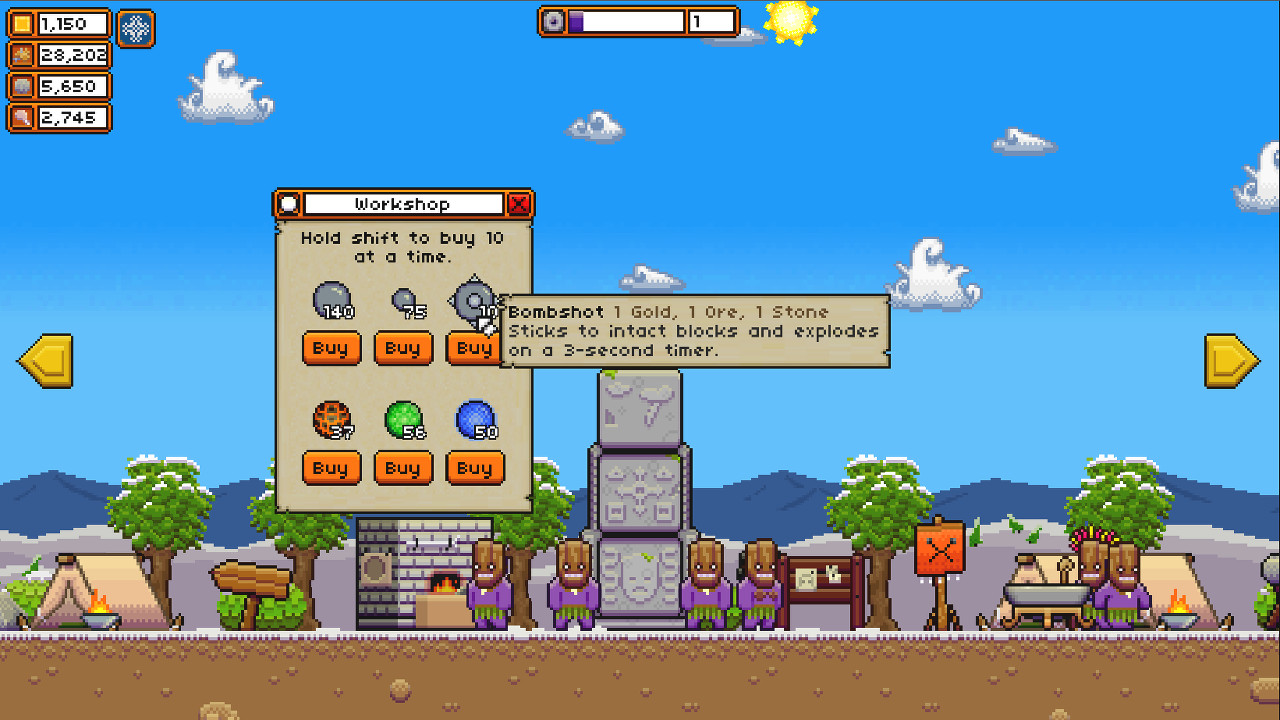
Task: Close the Workshop window
Action: tap(519, 203)
